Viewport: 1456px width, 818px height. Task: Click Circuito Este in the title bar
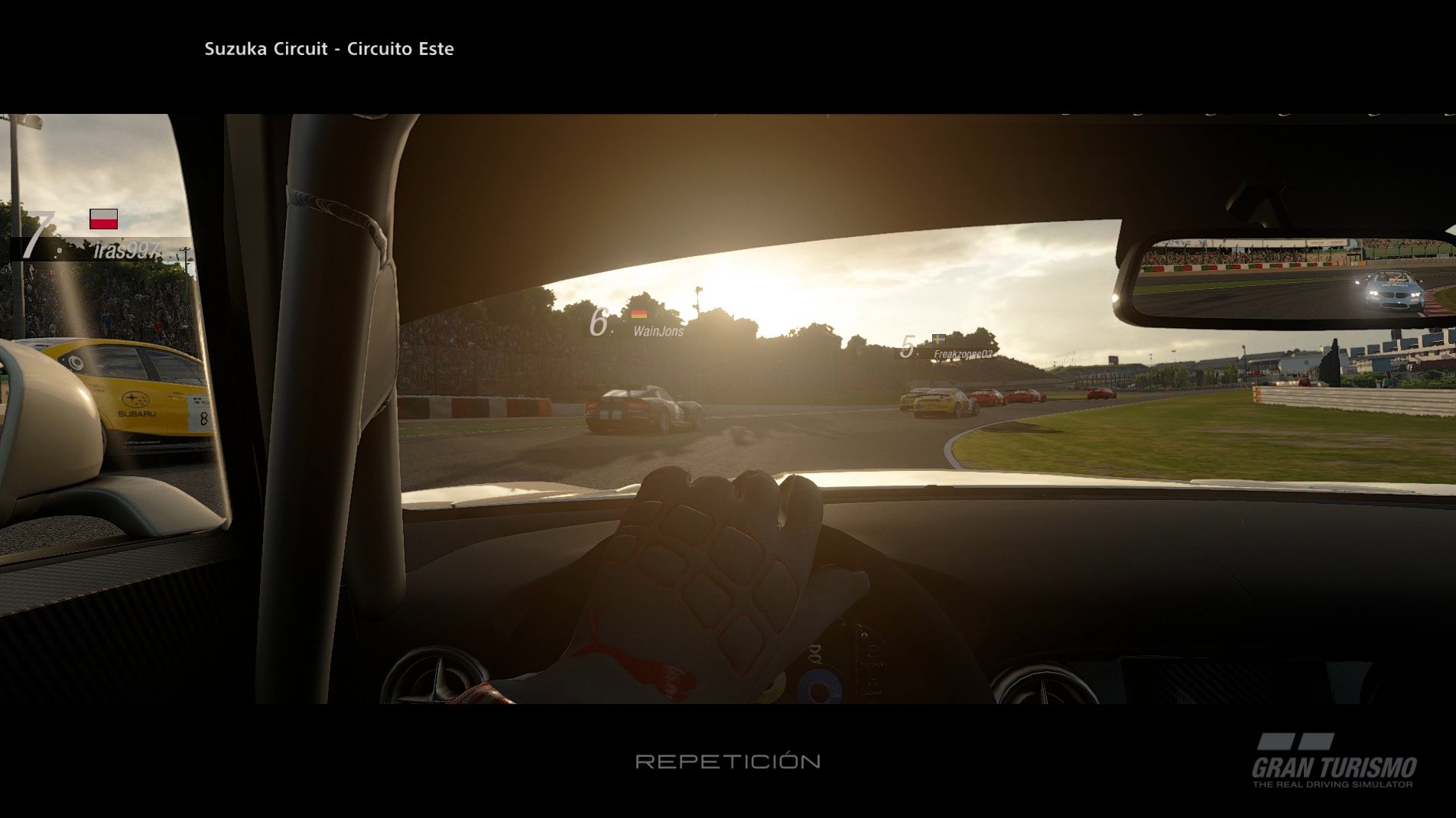click(399, 49)
